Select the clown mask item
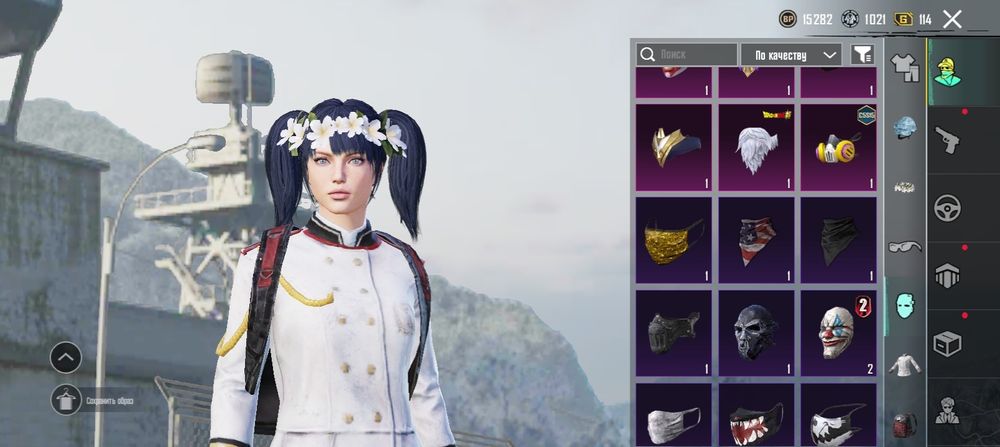Viewport: 1000px width, 447px height. [838, 332]
